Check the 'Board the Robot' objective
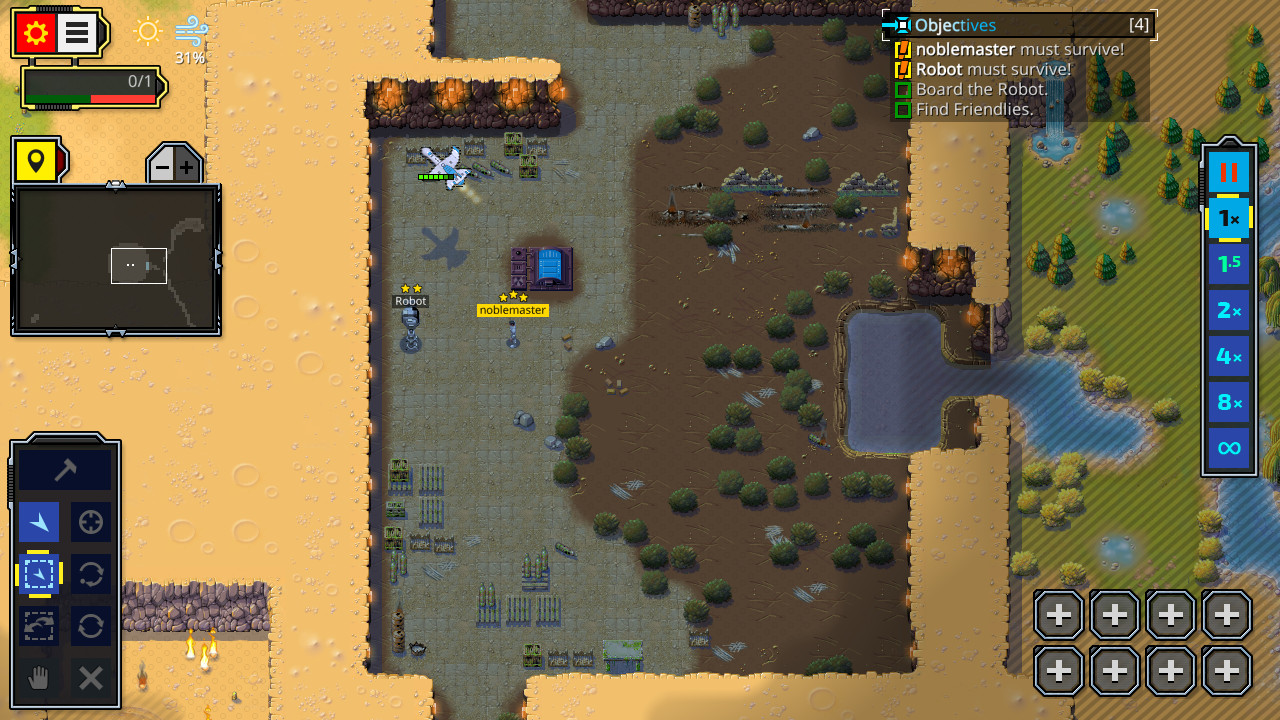1280x720 pixels. 980,89
